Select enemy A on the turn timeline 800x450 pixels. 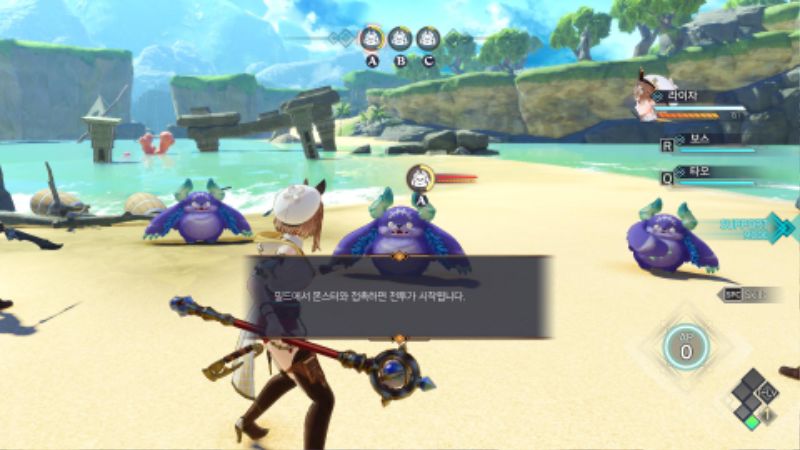[372, 39]
